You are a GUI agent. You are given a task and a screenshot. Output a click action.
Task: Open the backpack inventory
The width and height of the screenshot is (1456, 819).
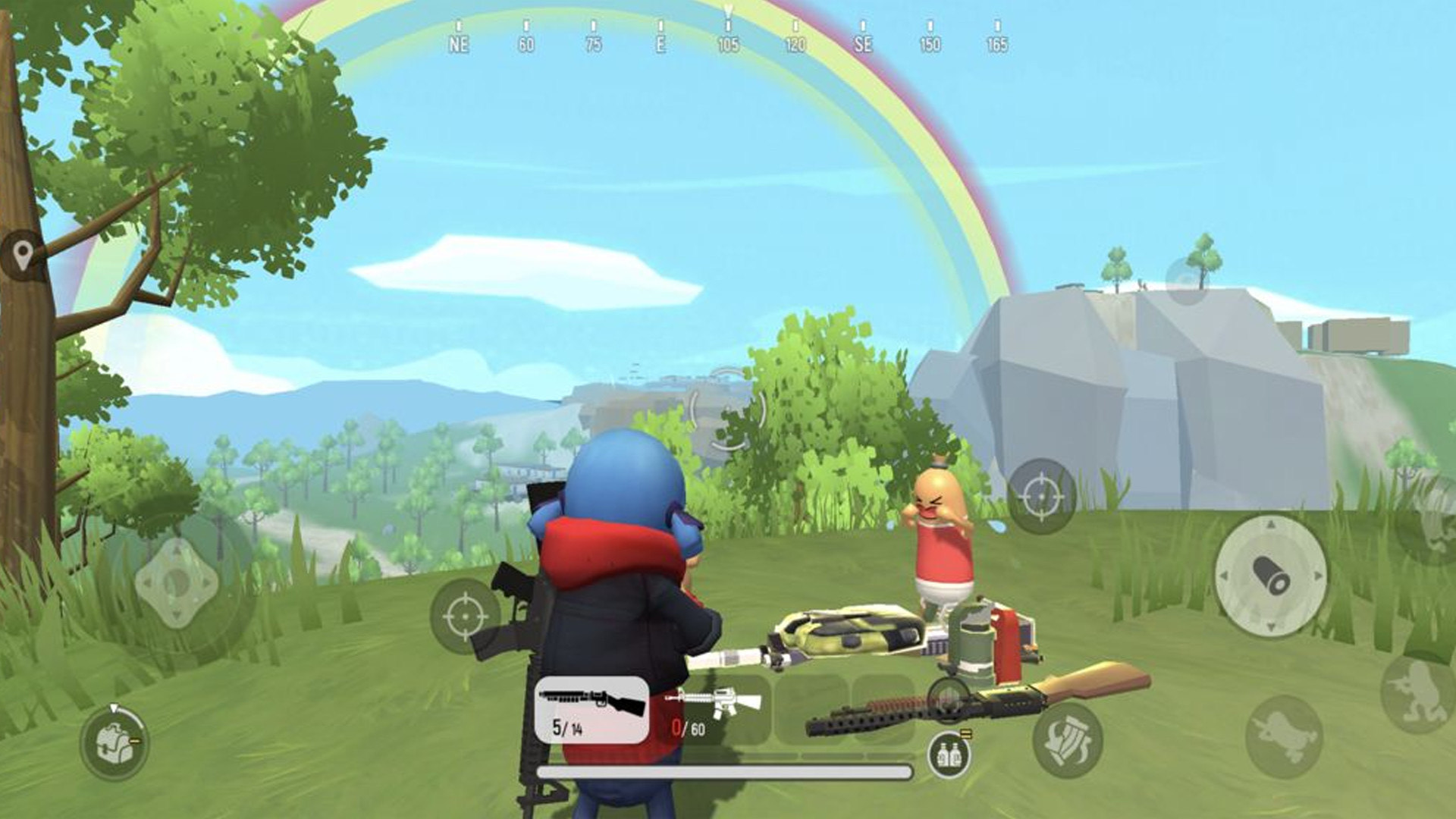point(114,743)
